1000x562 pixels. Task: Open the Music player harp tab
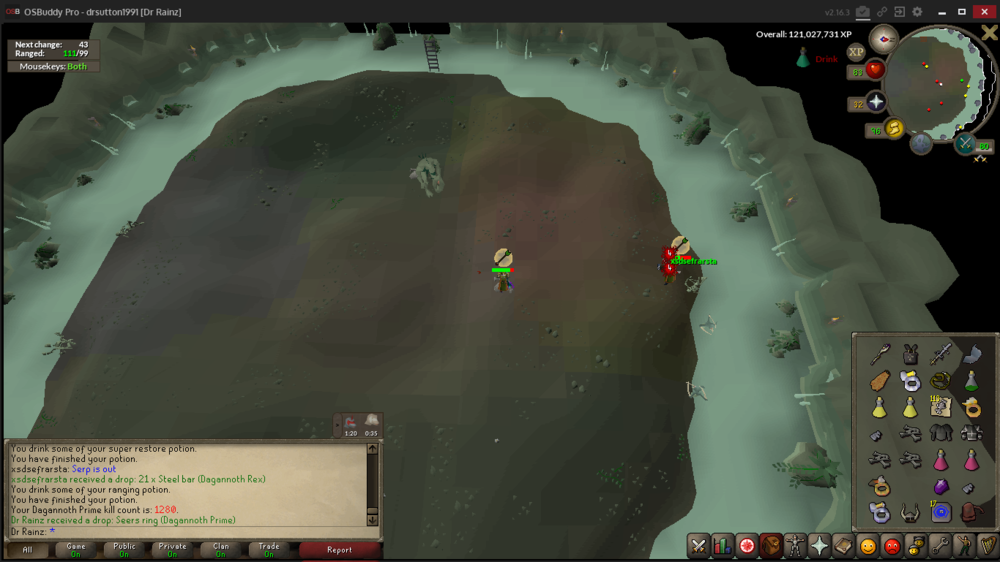[988, 546]
